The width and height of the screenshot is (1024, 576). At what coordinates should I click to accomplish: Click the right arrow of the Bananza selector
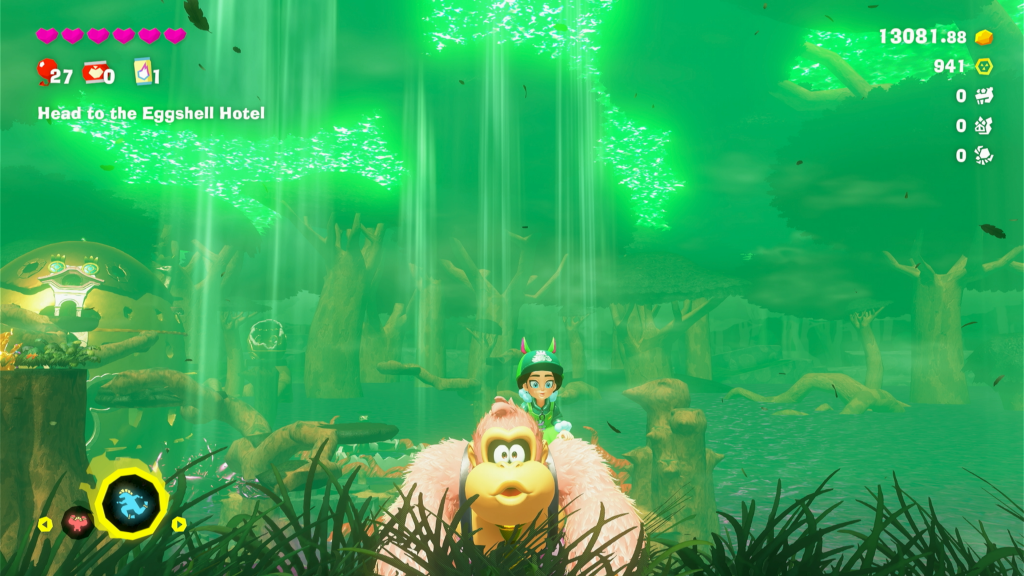pyautogui.click(x=179, y=523)
